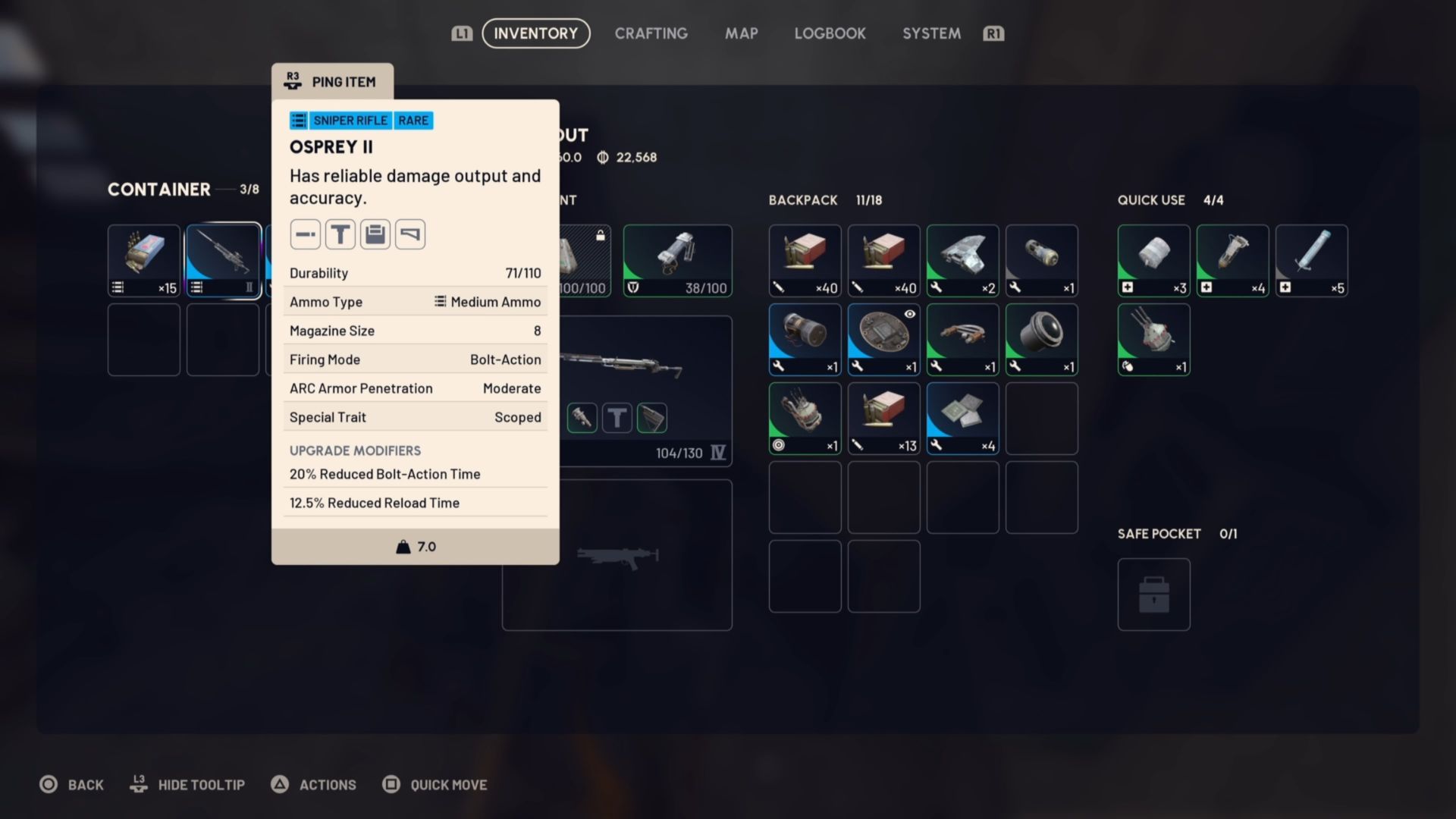1456x819 pixels.
Task: Switch to the Crafting tab
Action: click(x=651, y=33)
